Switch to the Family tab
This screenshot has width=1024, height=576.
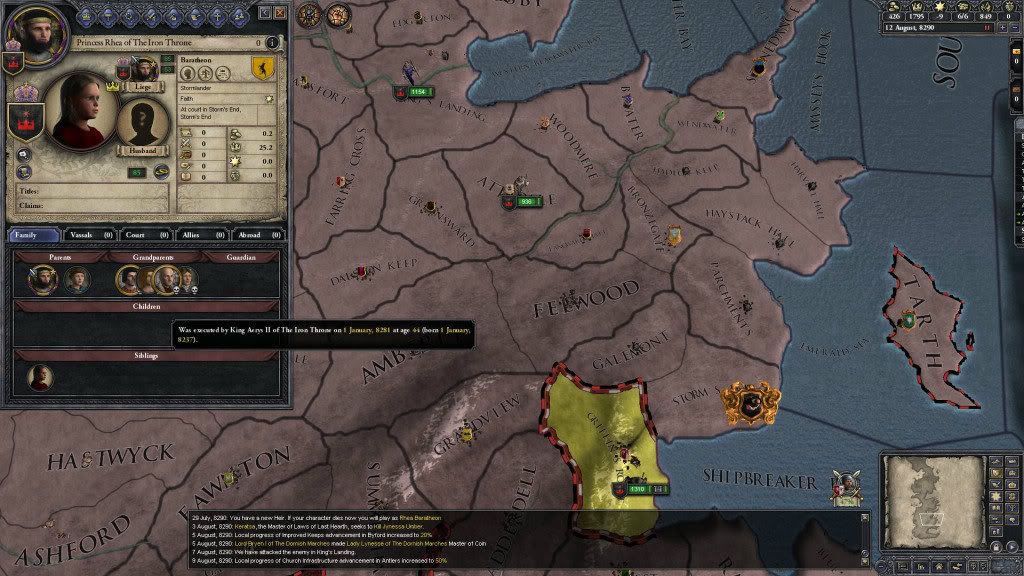coord(35,235)
